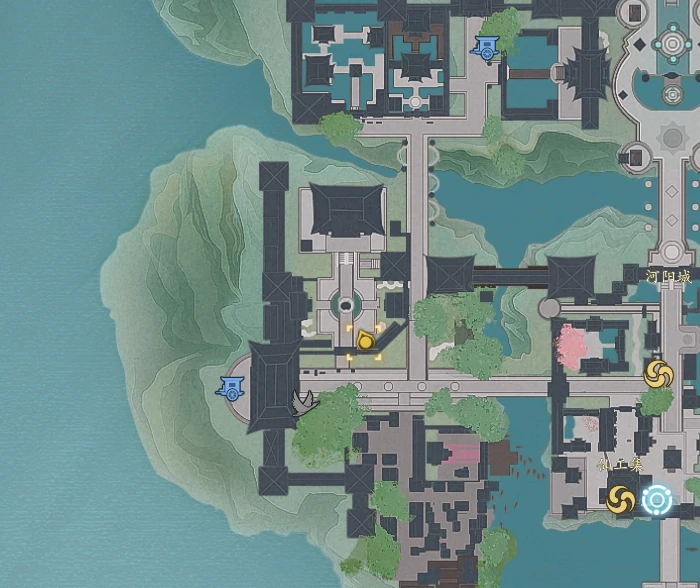Choose the gold swirl marker beside the blue ring icon
The image size is (700, 588).
(620, 498)
